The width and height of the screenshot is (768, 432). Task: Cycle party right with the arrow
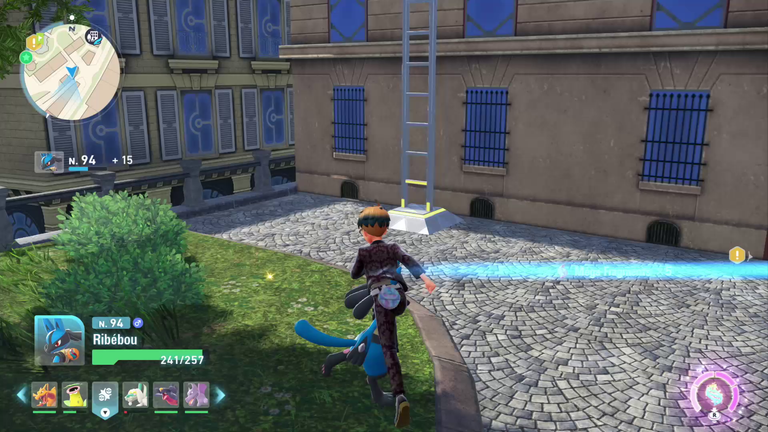[x=220, y=396]
